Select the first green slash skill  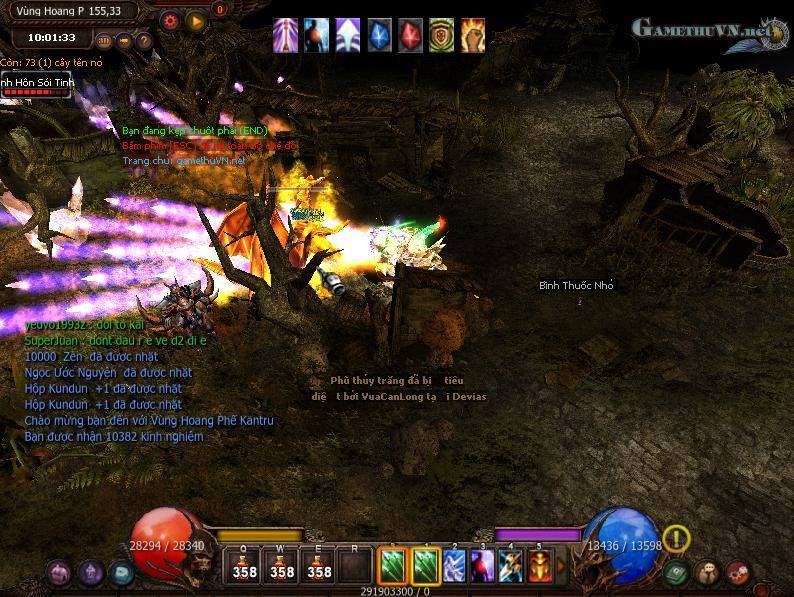(392, 566)
